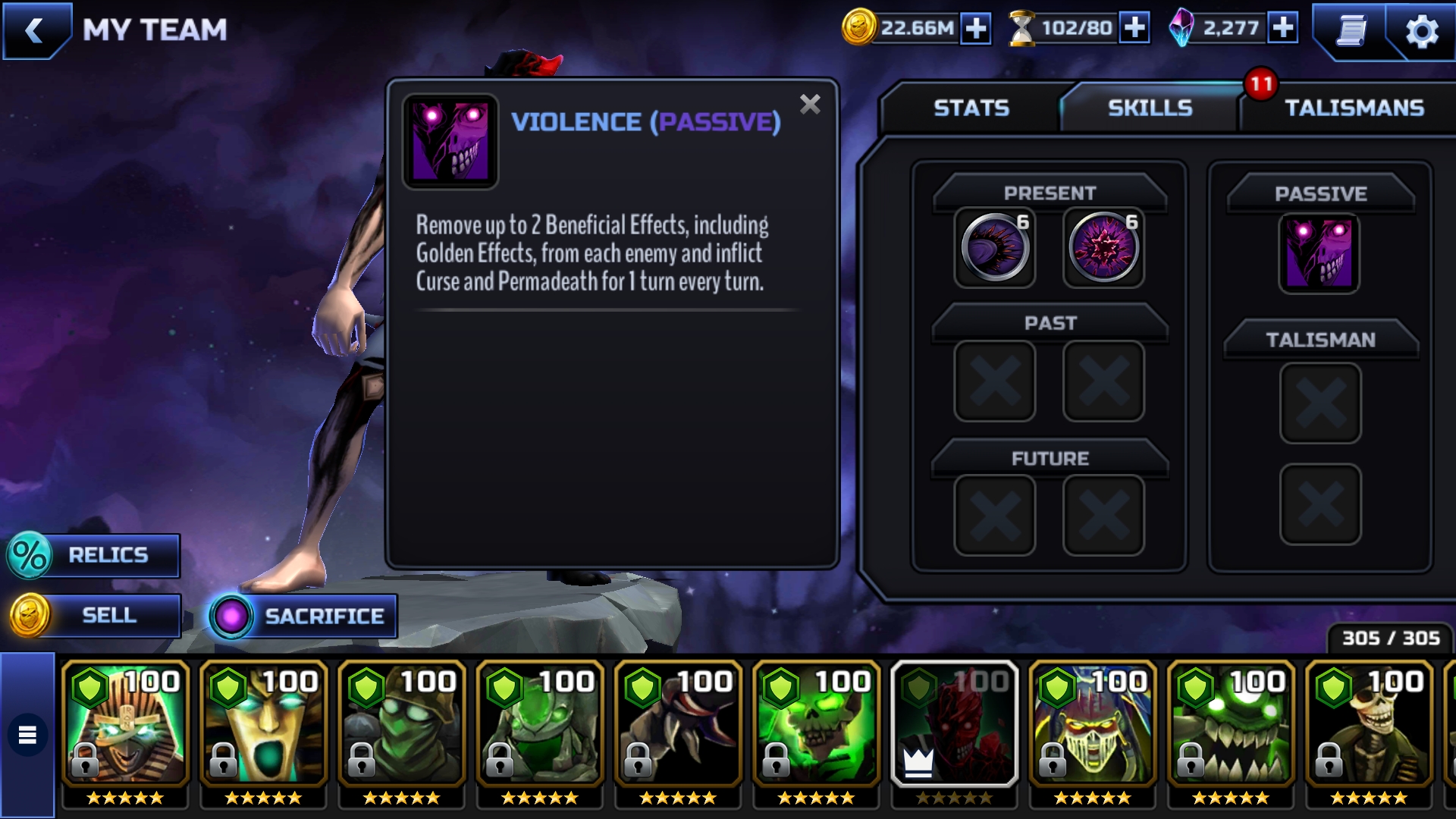The width and height of the screenshot is (1456, 819).
Task: Sacrifice this character
Action: click(x=303, y=616)
